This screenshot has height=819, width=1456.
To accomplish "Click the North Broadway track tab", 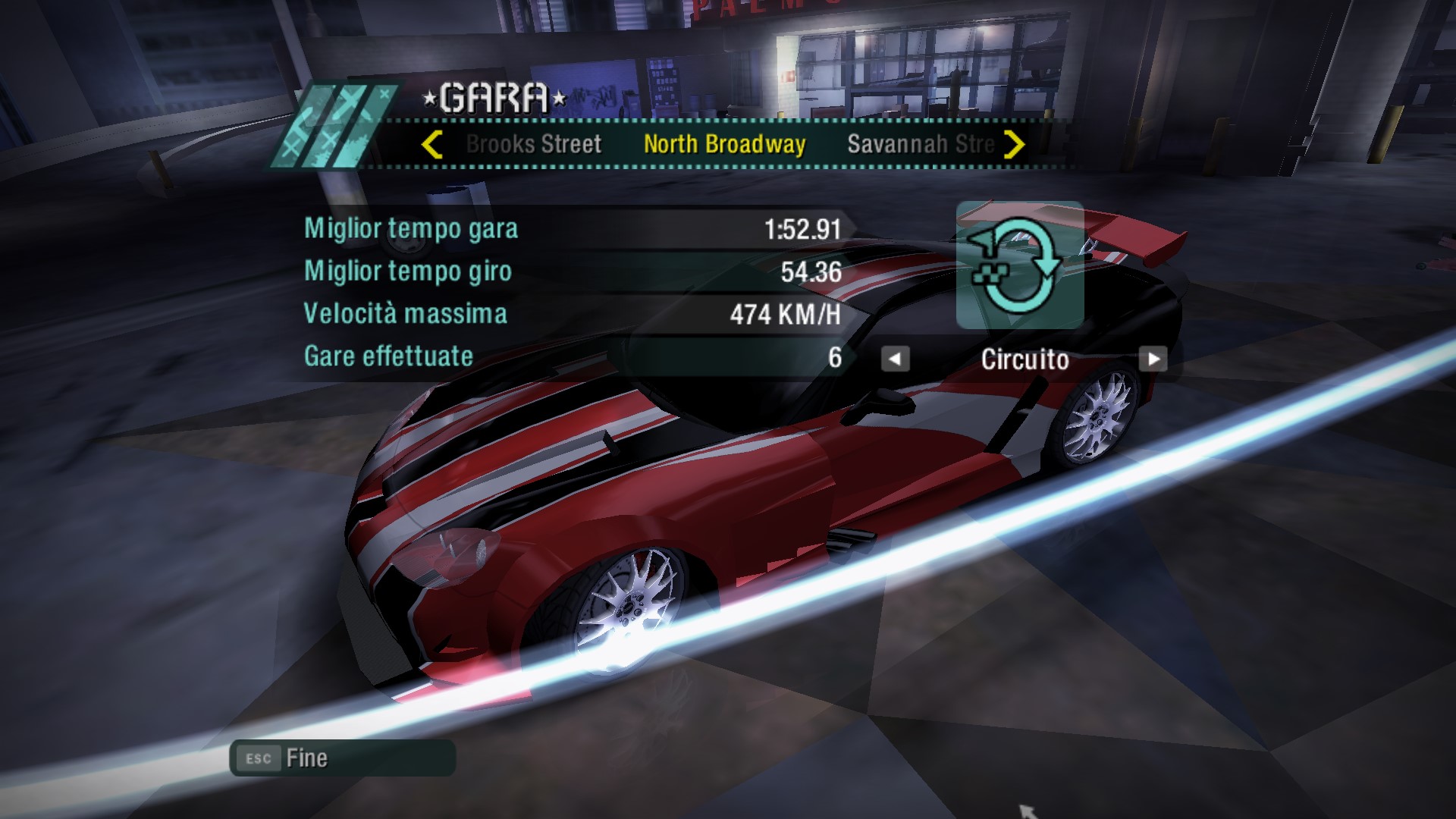I will pyautogui.click(x=724, y=144).
